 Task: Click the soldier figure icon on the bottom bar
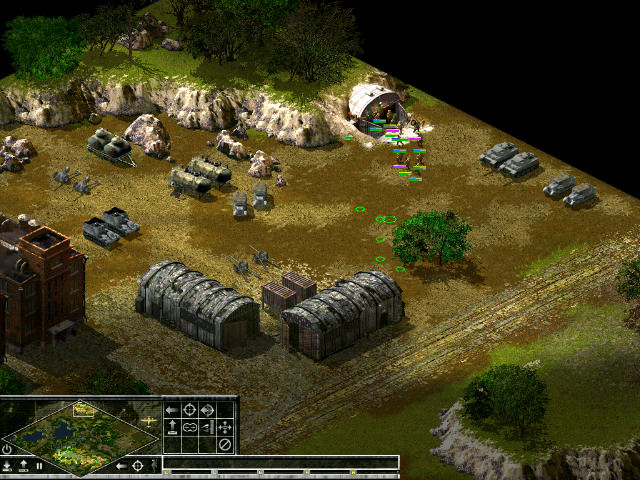[x=155, y=466]
